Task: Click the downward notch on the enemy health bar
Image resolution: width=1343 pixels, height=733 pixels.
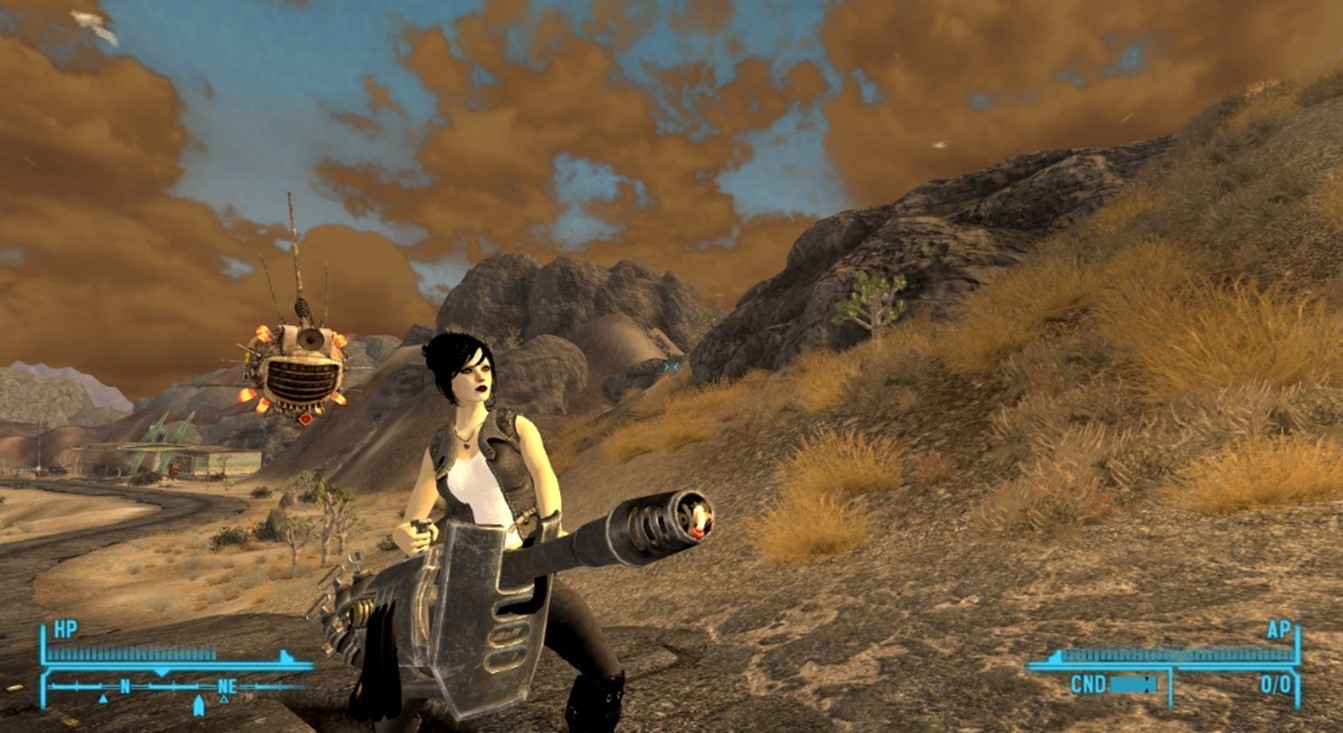Action: 160,672
